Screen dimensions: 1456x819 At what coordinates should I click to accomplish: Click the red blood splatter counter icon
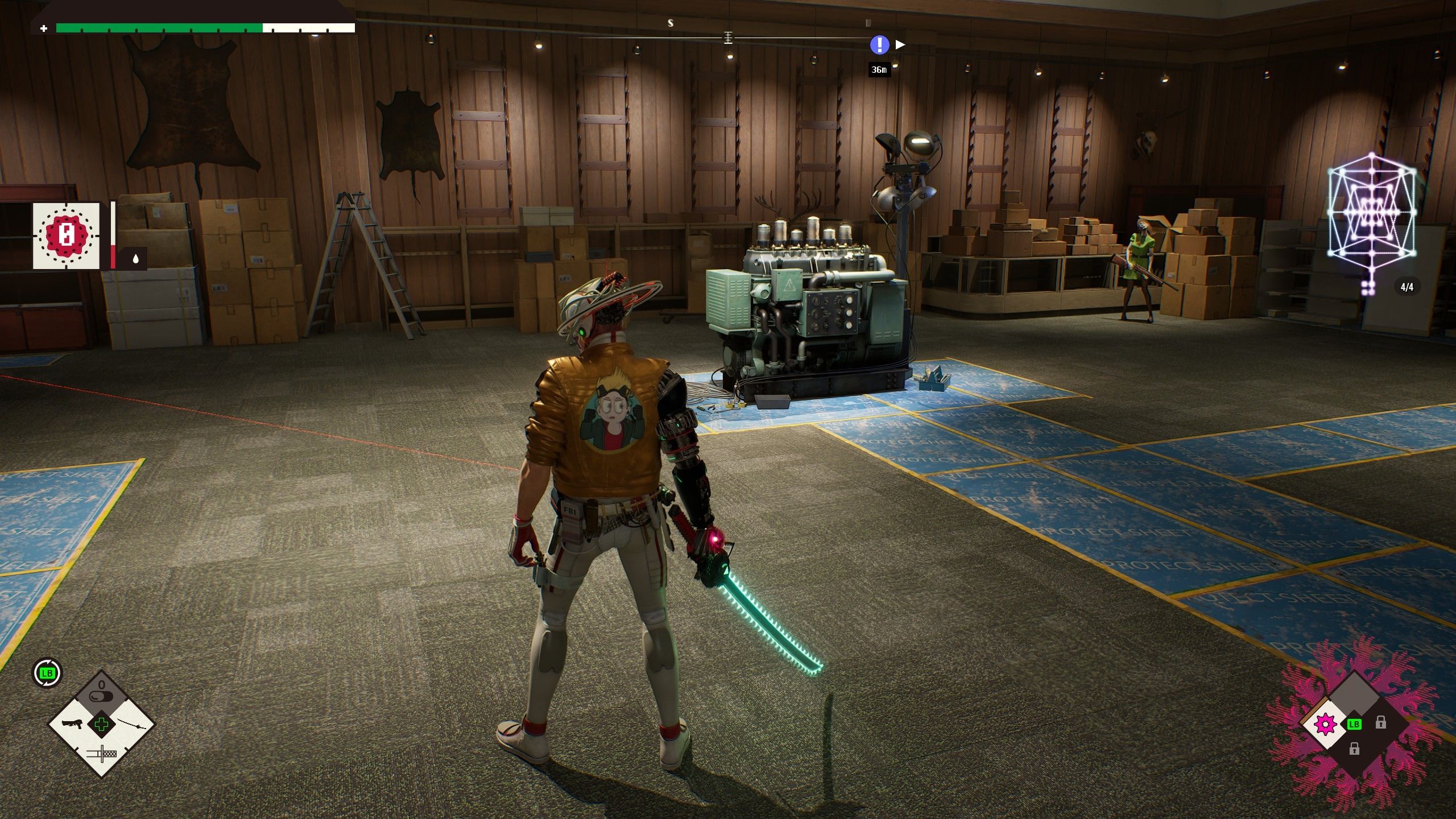coord(66,235)
